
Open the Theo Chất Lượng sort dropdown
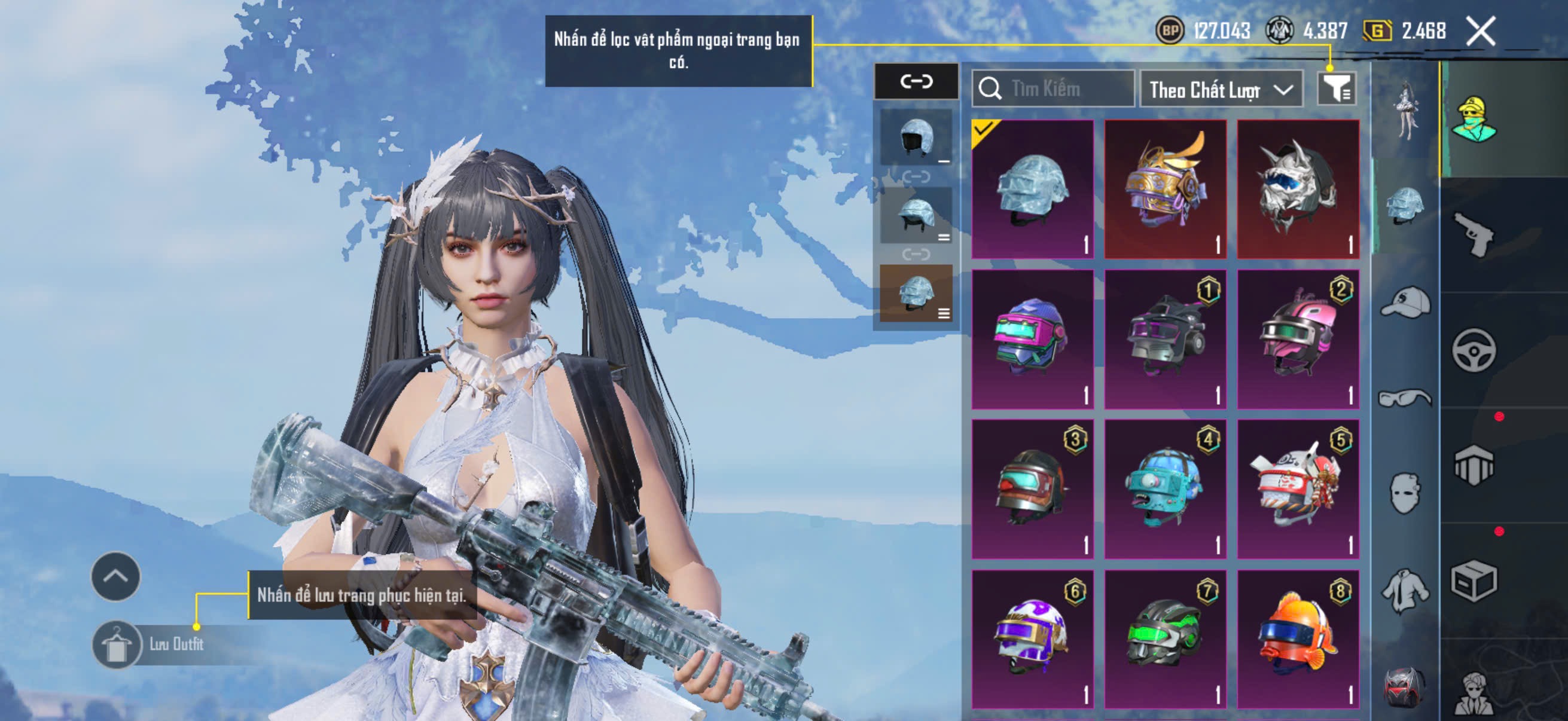point(1221,90)
